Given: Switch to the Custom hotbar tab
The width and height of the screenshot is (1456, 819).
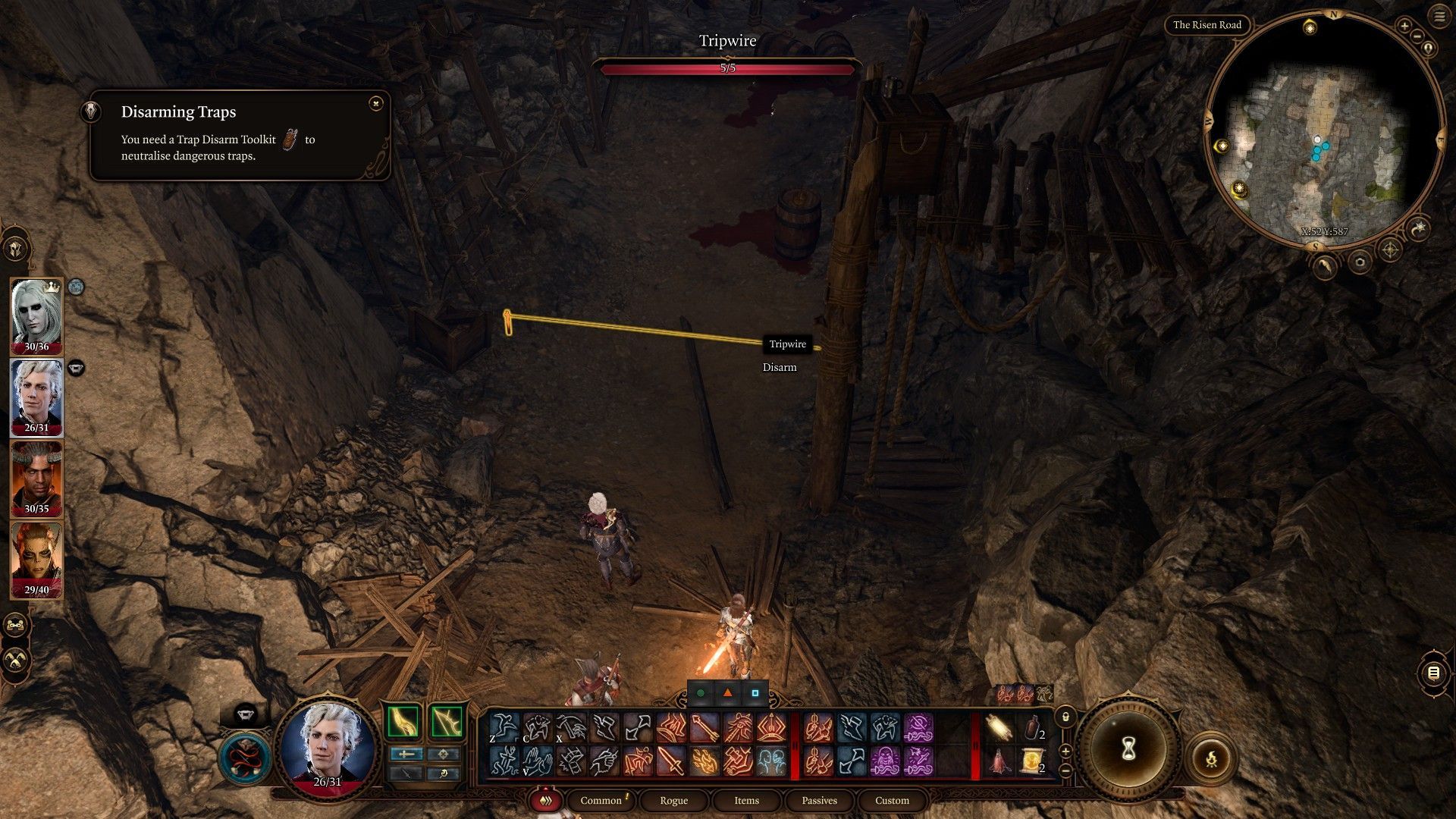Looking at the screenshot, I should 892,800.
